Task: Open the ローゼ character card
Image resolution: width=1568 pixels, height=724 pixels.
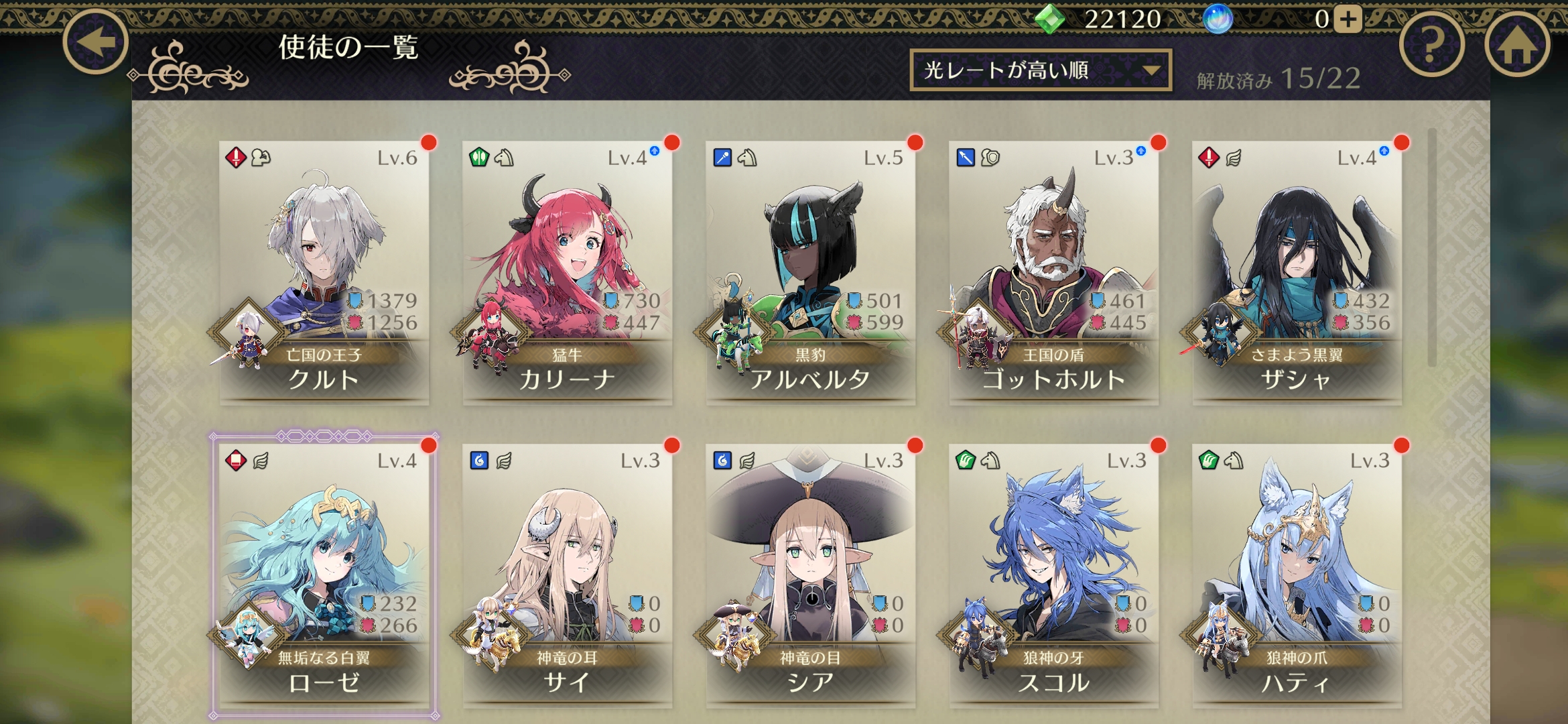Action: click(x=324, y=575)
